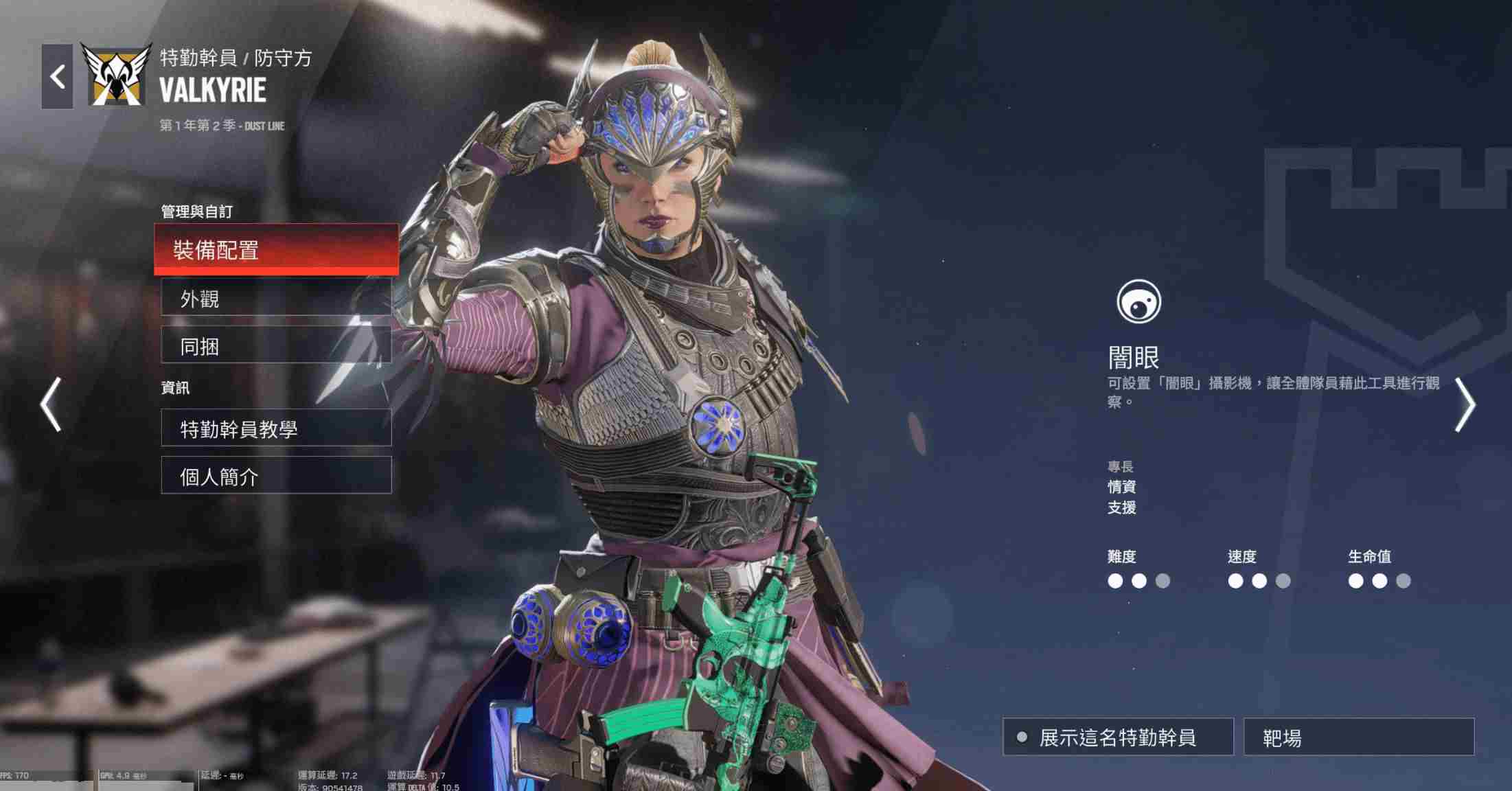Viewport: 1512px width, 791px height.
Task: Click the 展示這名特勤幹員 showcase button
Action: (1118, 737)
